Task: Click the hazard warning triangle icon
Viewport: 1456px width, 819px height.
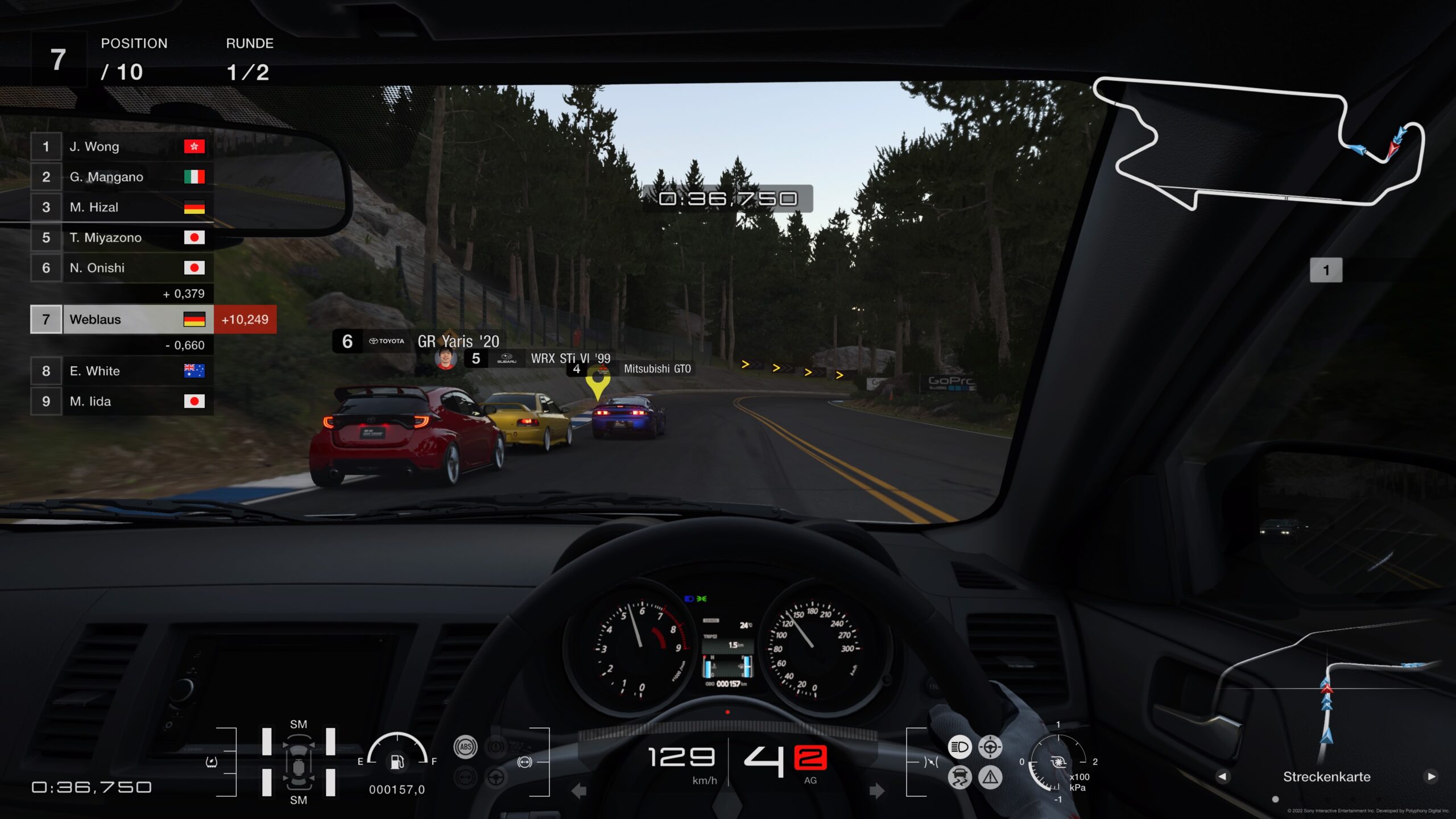Action: (x=990, y=777)
